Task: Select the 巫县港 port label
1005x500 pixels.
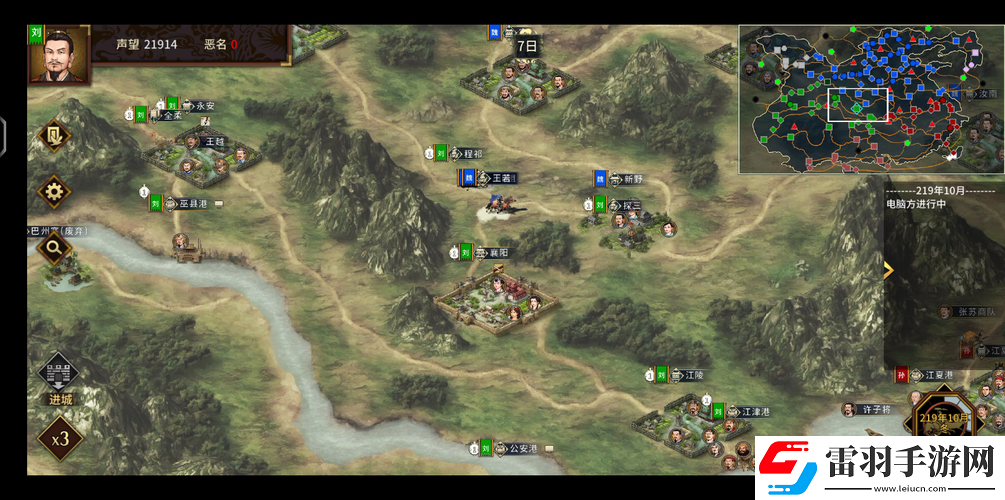Action: tap(193, 203)
